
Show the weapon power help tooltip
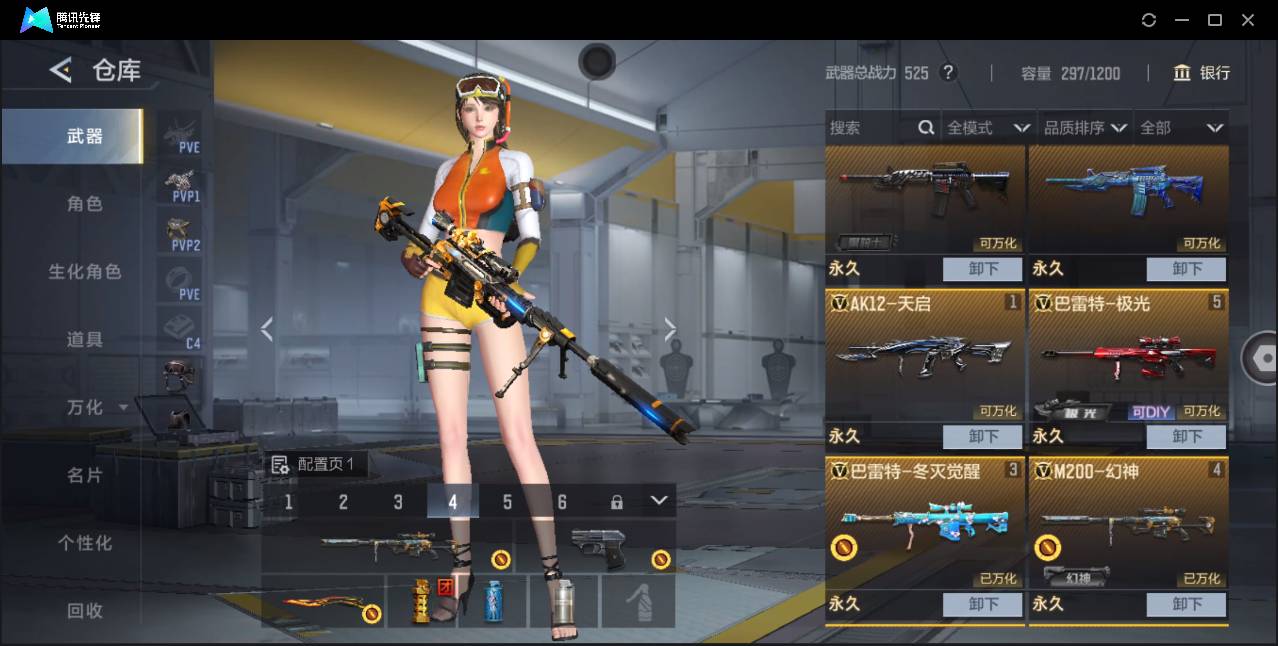click(x=948, y=73)
